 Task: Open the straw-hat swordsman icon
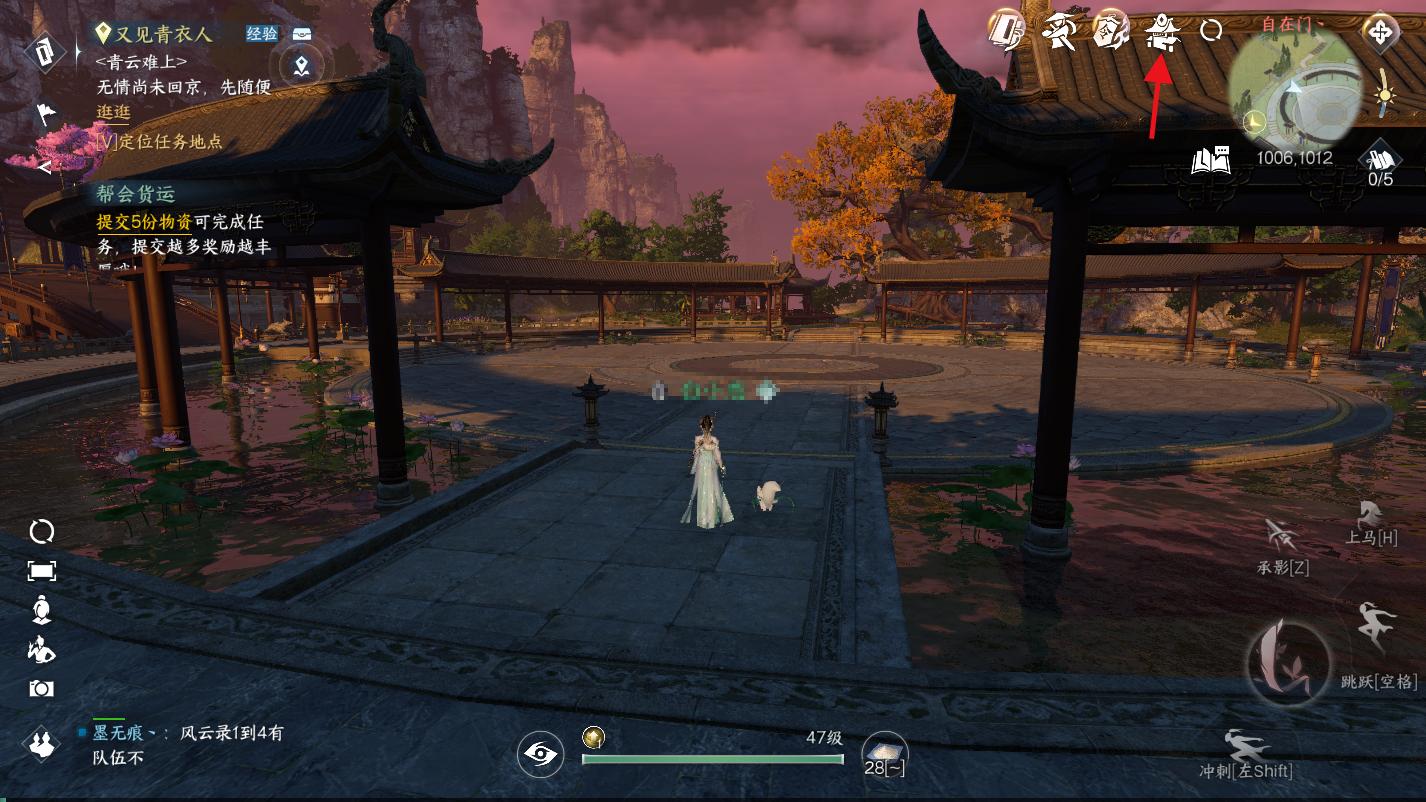pyautogui.click(x=1057, y=31)
